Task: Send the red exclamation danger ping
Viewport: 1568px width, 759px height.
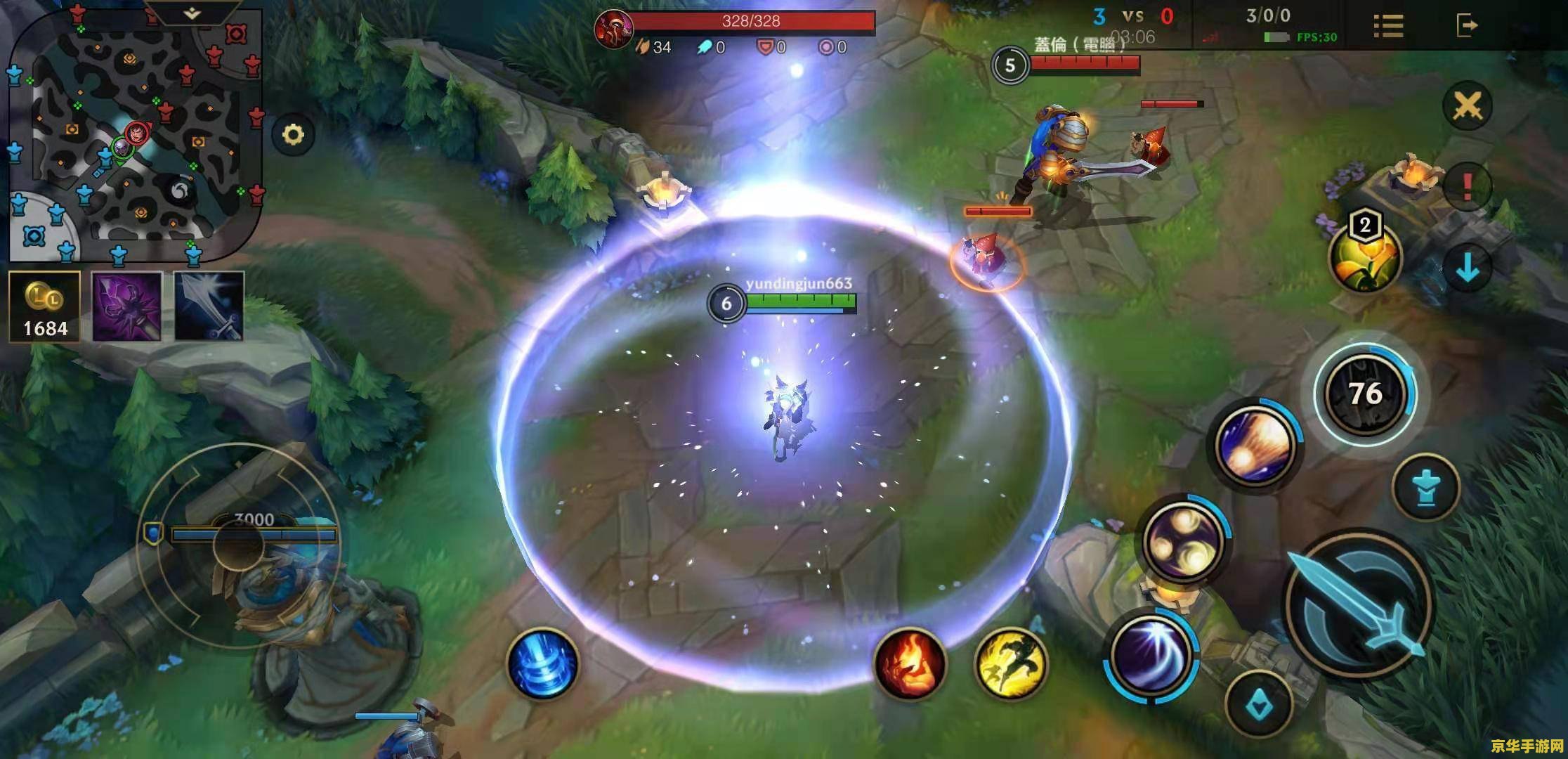Action: (1468, 186)
